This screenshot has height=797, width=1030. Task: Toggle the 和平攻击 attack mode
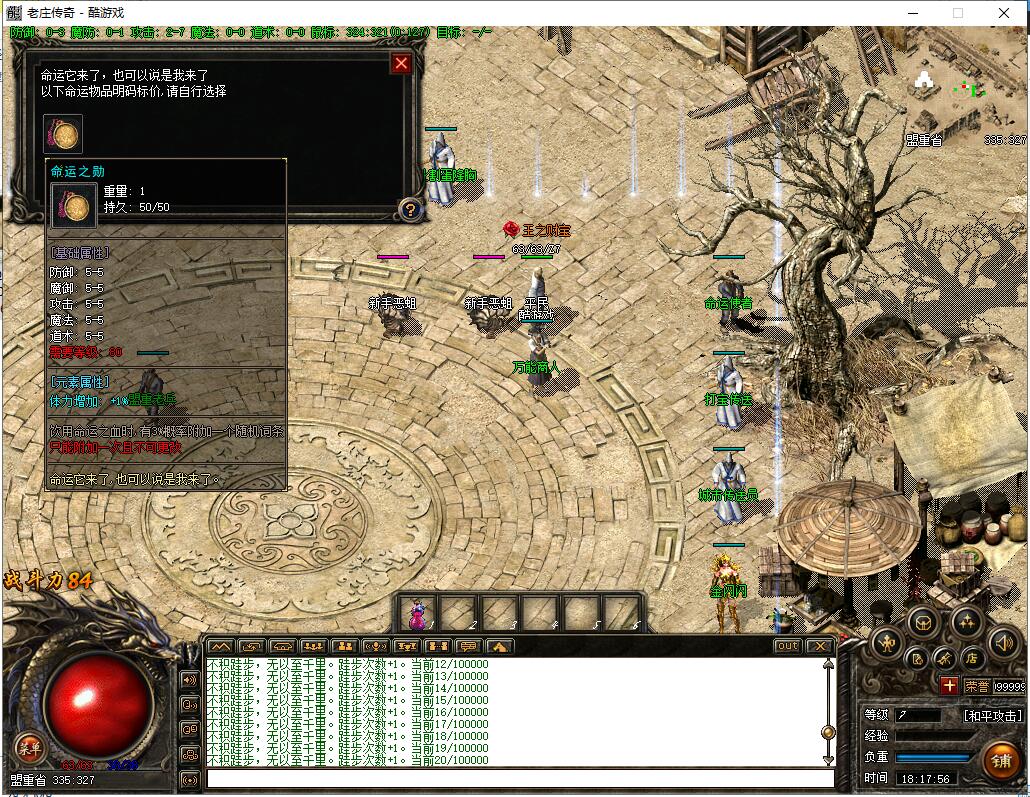coord(992,716)
